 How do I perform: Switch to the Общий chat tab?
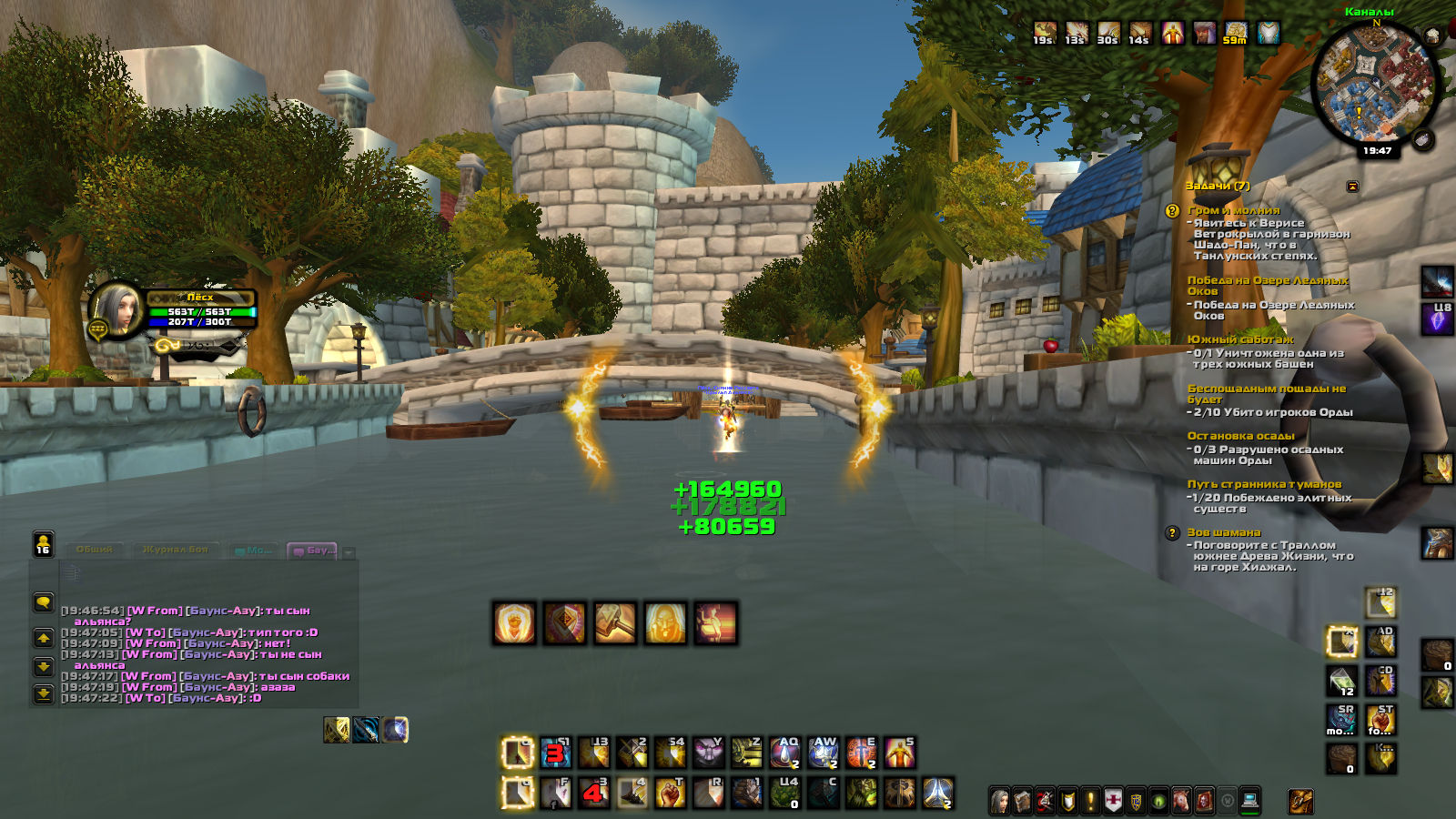coord(95,550)
